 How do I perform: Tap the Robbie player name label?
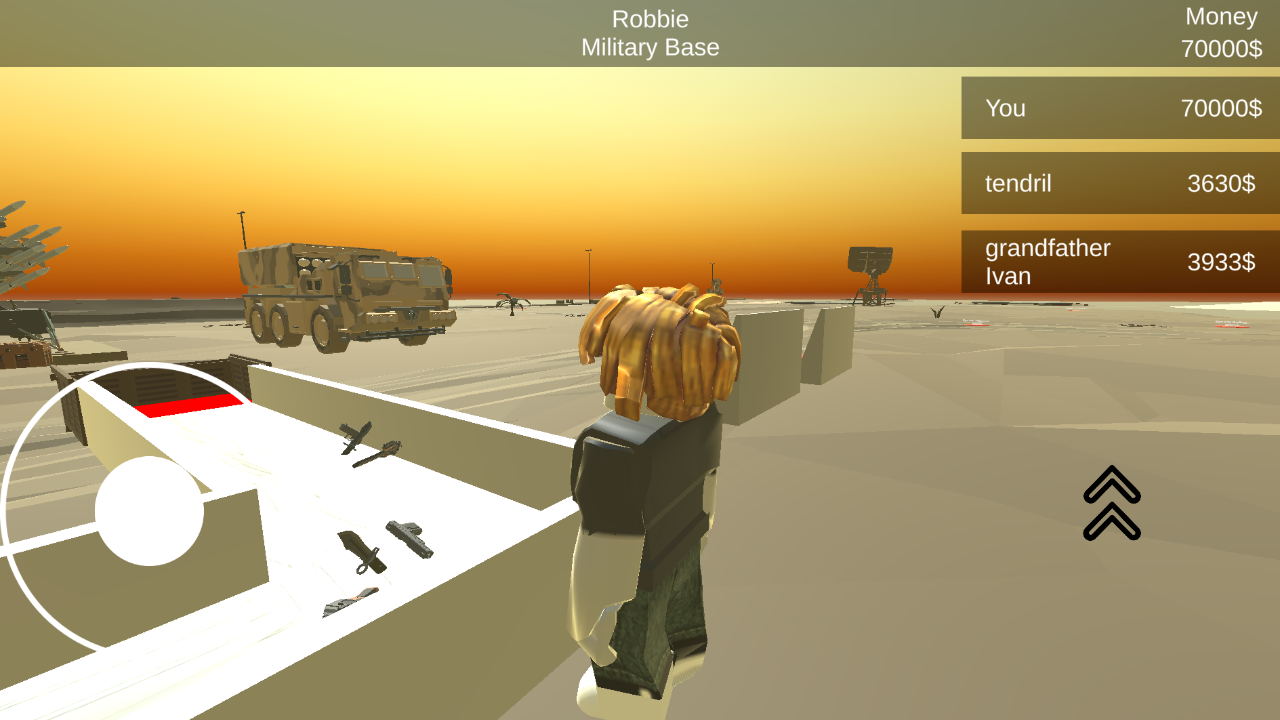coord(649,18)
